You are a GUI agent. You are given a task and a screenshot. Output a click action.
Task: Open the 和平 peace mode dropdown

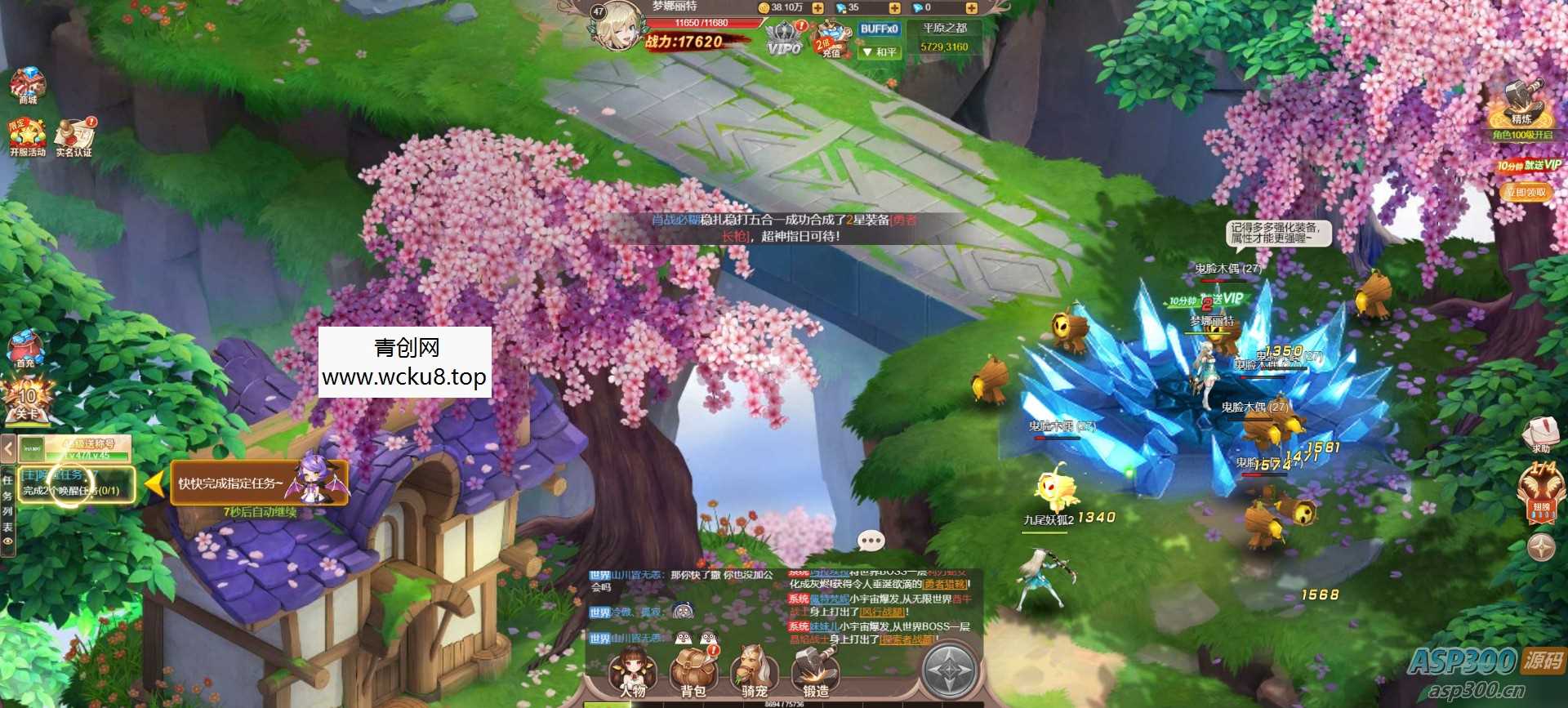(x=880, y=52)
